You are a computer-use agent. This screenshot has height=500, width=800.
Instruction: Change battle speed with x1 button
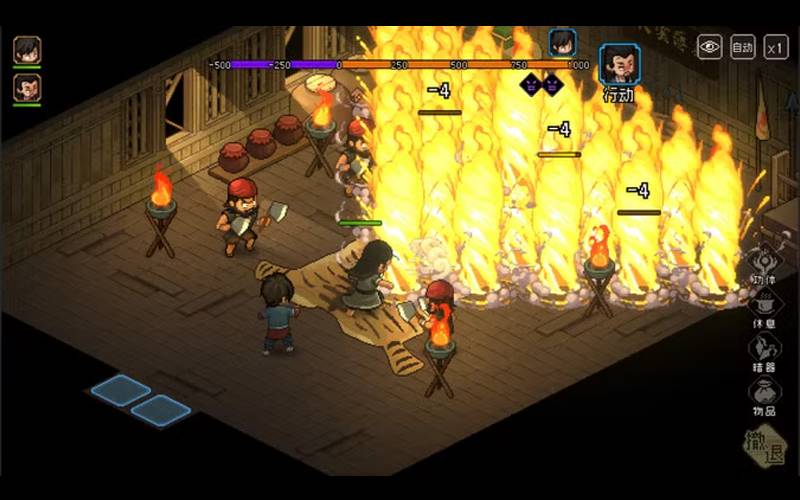776,46
